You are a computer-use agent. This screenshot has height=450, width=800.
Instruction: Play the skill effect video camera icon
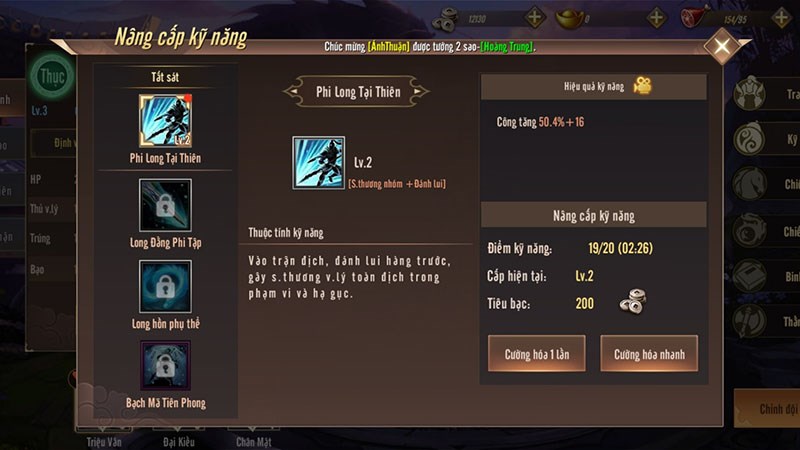[x=642, y=87]
